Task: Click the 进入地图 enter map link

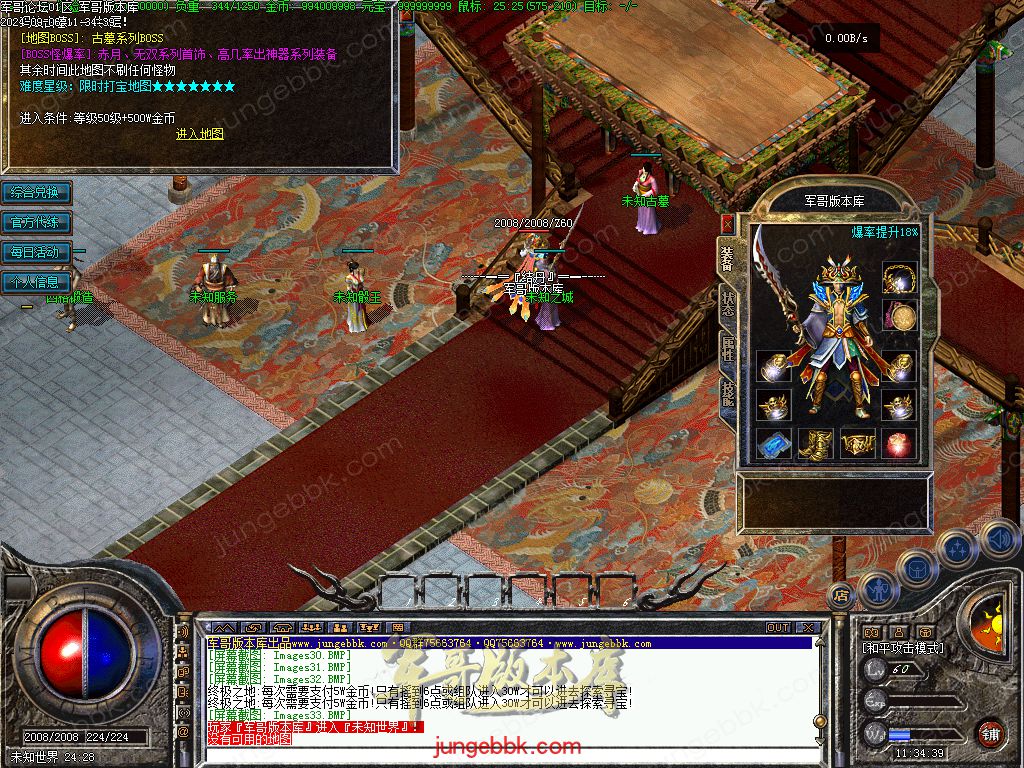Action: 200,134
